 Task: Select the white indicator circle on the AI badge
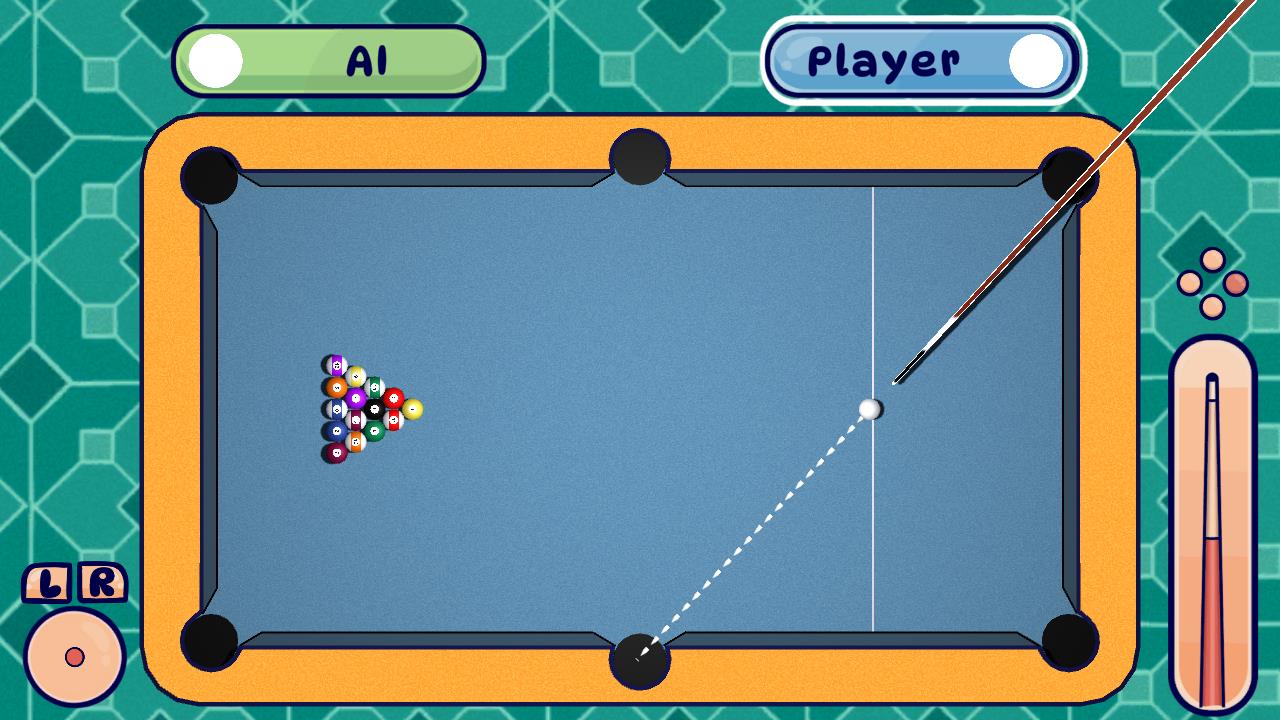(x=215, y=60)
